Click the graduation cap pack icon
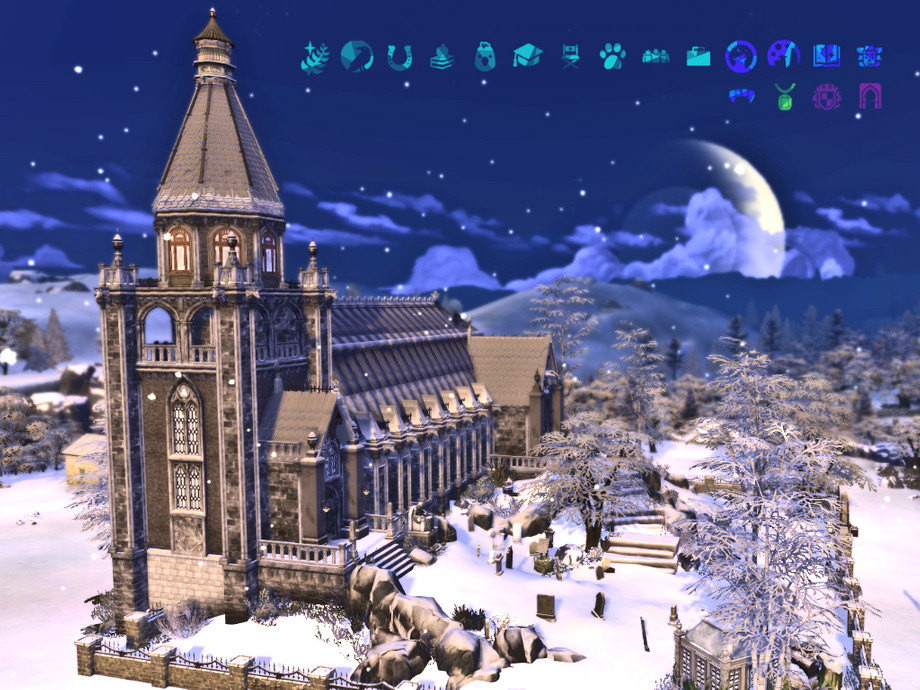Screen dimensions: 920x690 [x=528, y=56]
